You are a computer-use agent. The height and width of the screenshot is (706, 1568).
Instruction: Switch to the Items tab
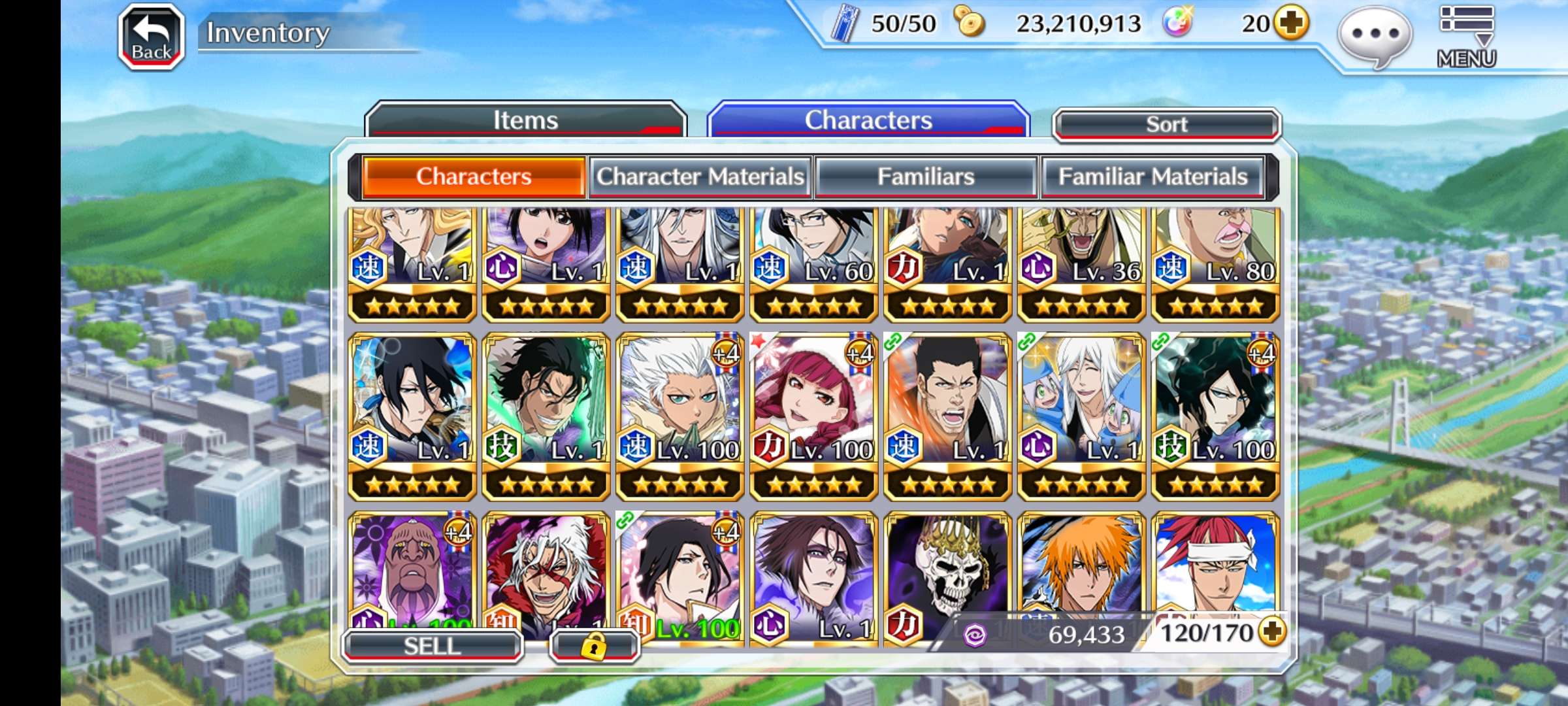(525, 120)
